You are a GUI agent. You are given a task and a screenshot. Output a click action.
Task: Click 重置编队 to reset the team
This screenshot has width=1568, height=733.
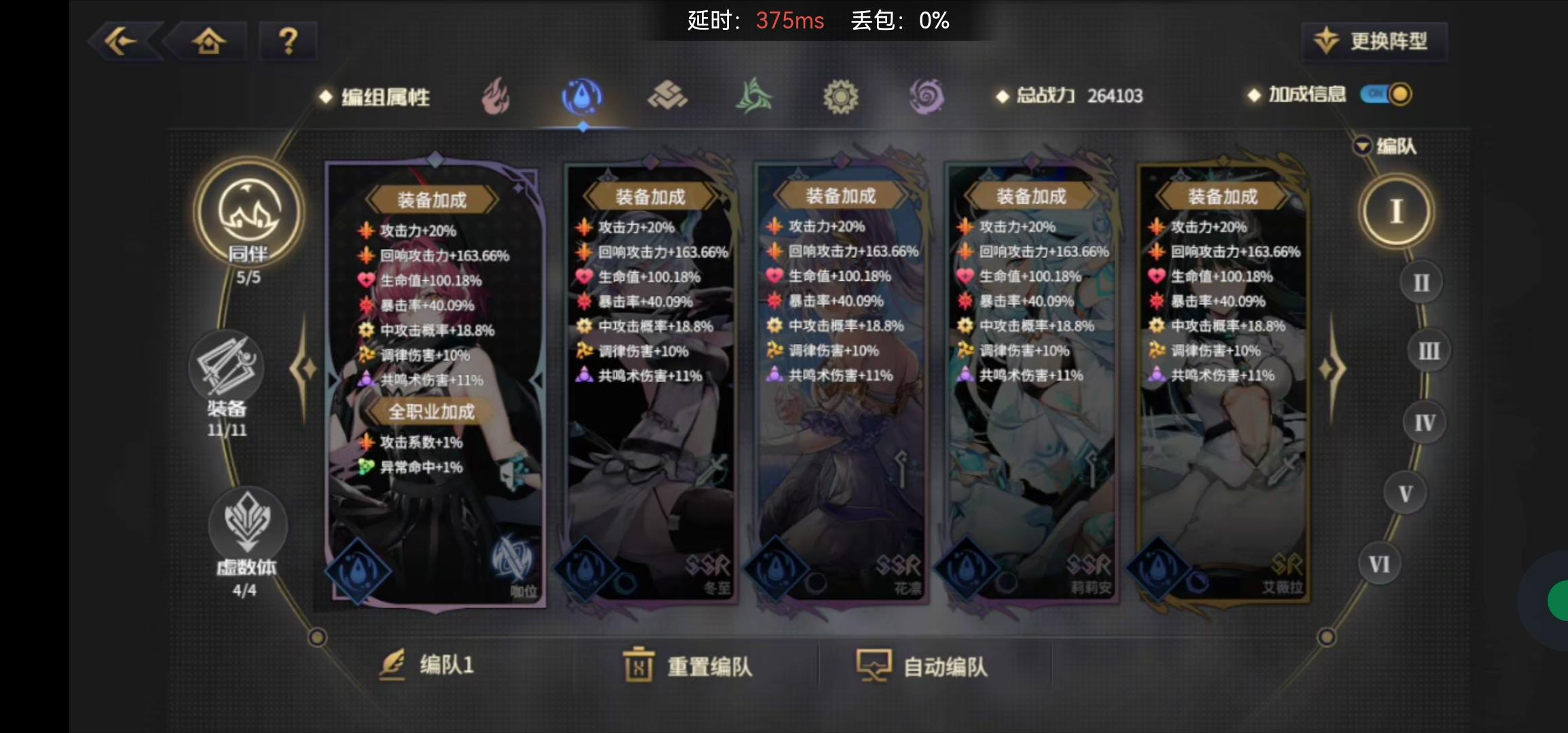pyautogui.click(x=687, y=666)
